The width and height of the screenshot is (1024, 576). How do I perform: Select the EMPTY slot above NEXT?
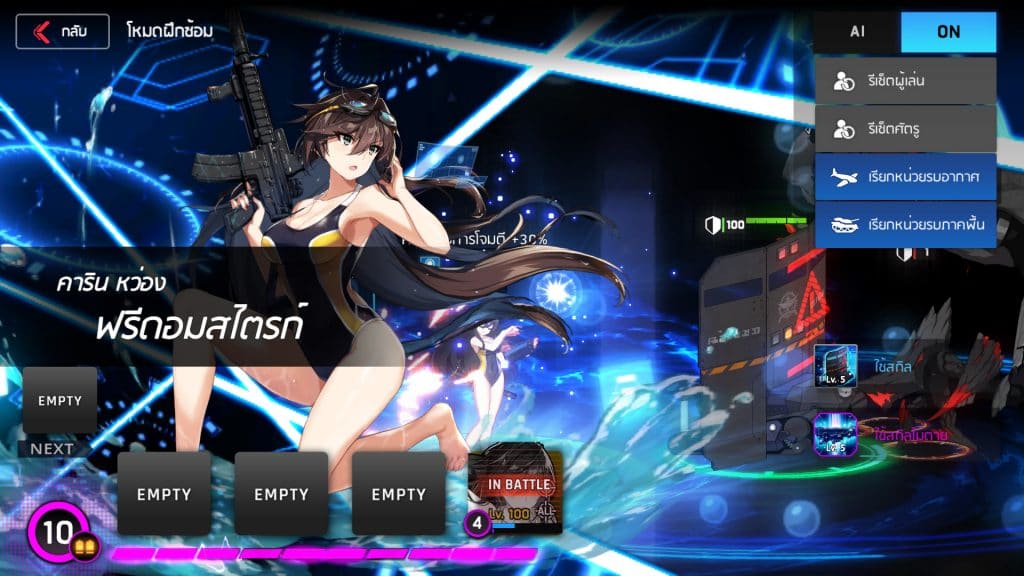pyautogui.click(x=60, y=400)
